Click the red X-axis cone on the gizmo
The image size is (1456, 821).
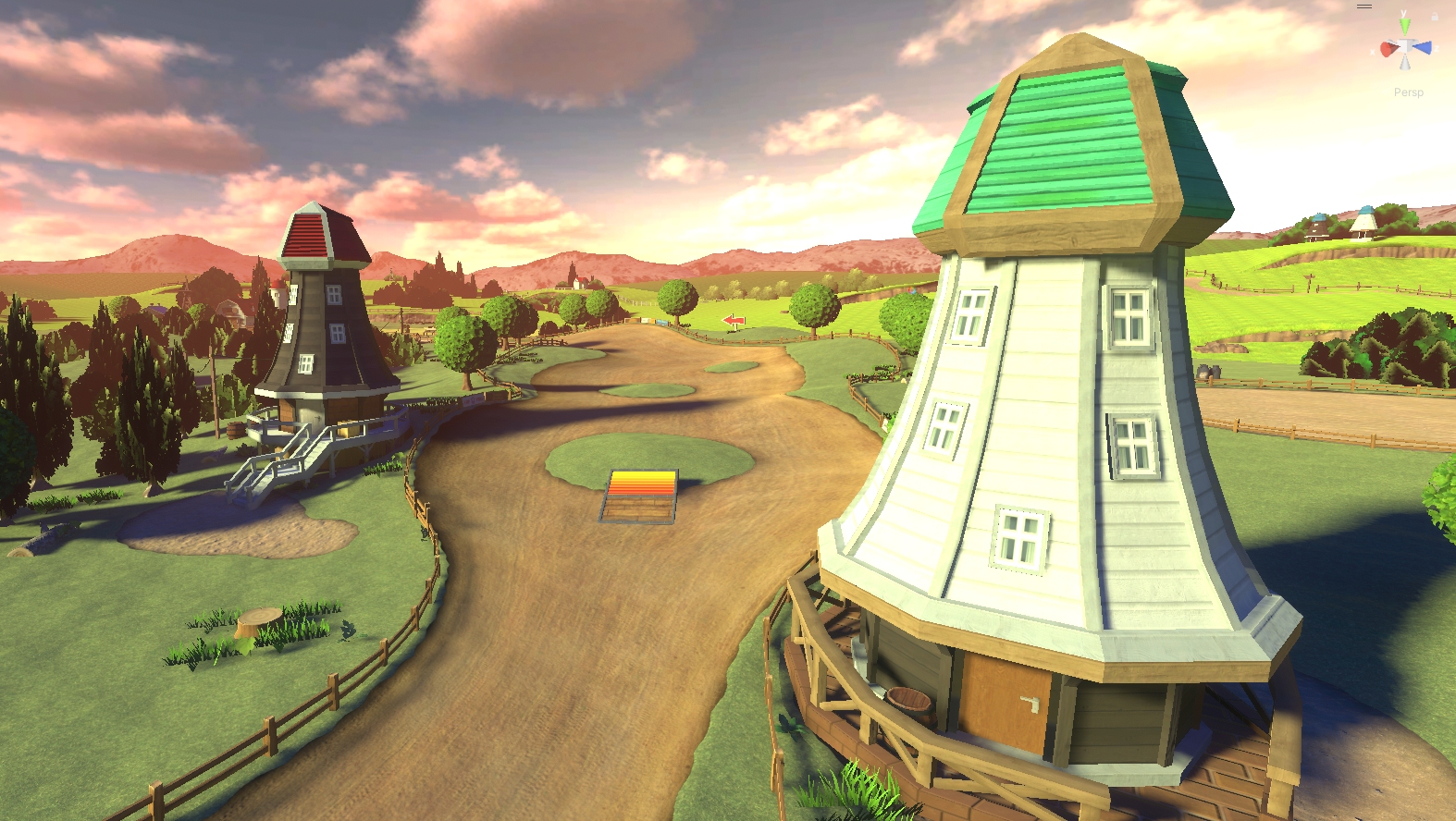(x=1388, y=49)
